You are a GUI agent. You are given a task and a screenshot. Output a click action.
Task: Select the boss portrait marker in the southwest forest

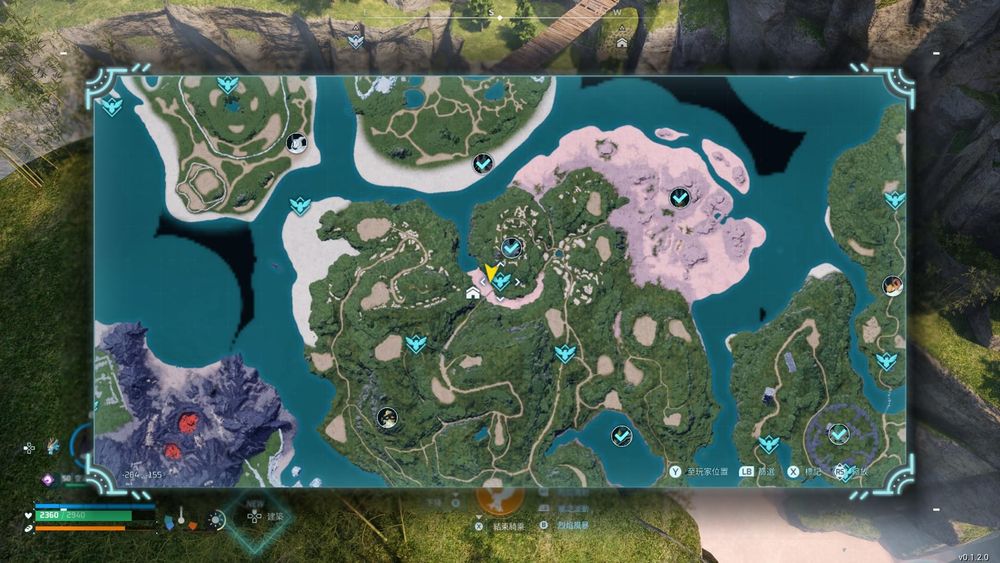[x=387, y=417]
